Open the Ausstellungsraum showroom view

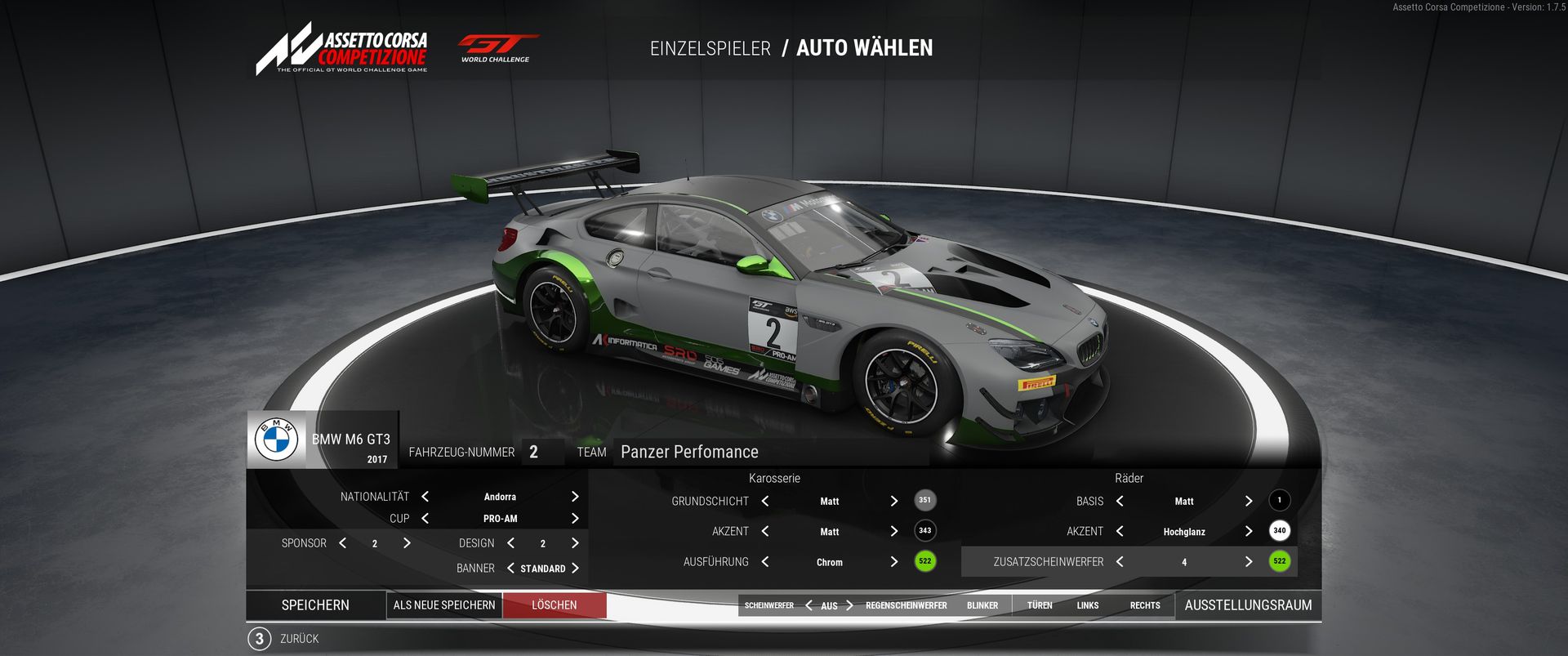click(x=1248, y=605)
